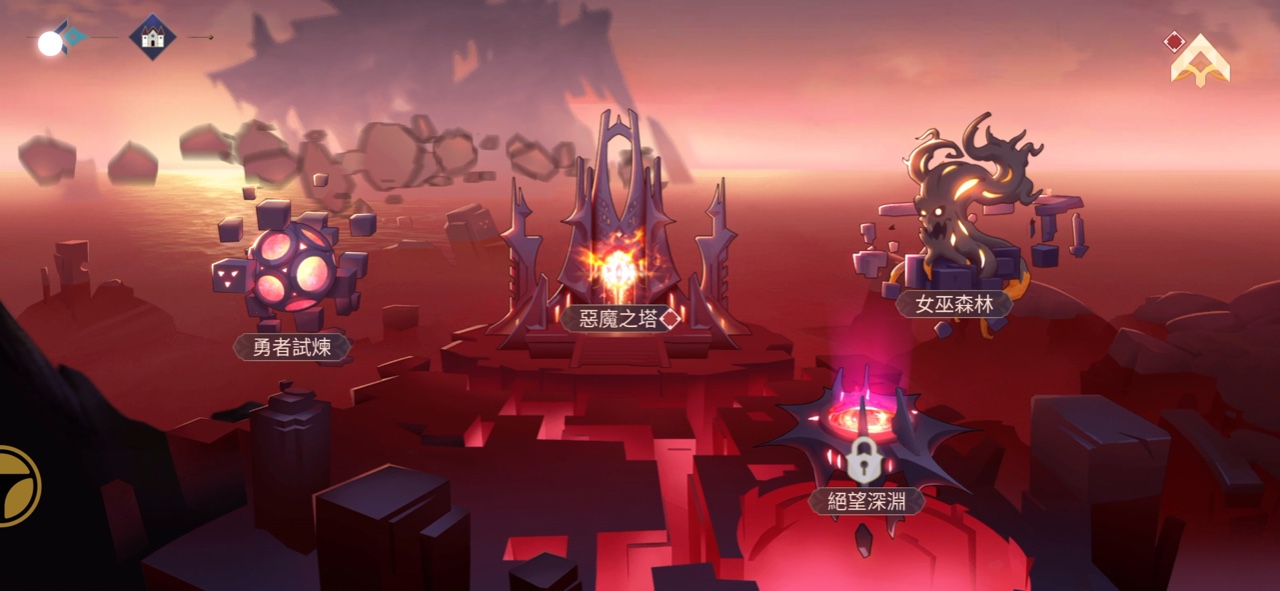
Task: Open the 勇者試煉 trial mode
Action: point(292,346)
